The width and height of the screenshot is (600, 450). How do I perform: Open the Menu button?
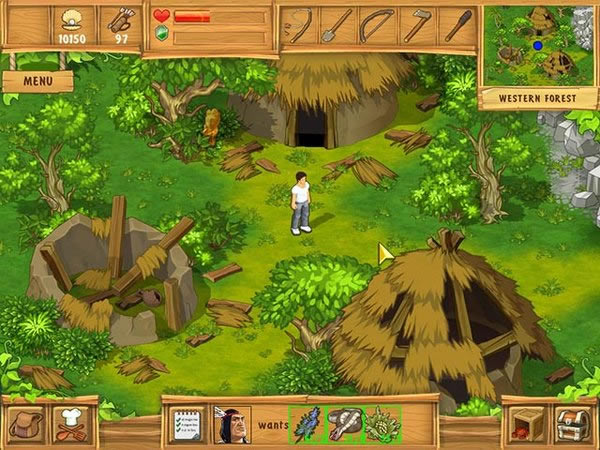(37, 81)
